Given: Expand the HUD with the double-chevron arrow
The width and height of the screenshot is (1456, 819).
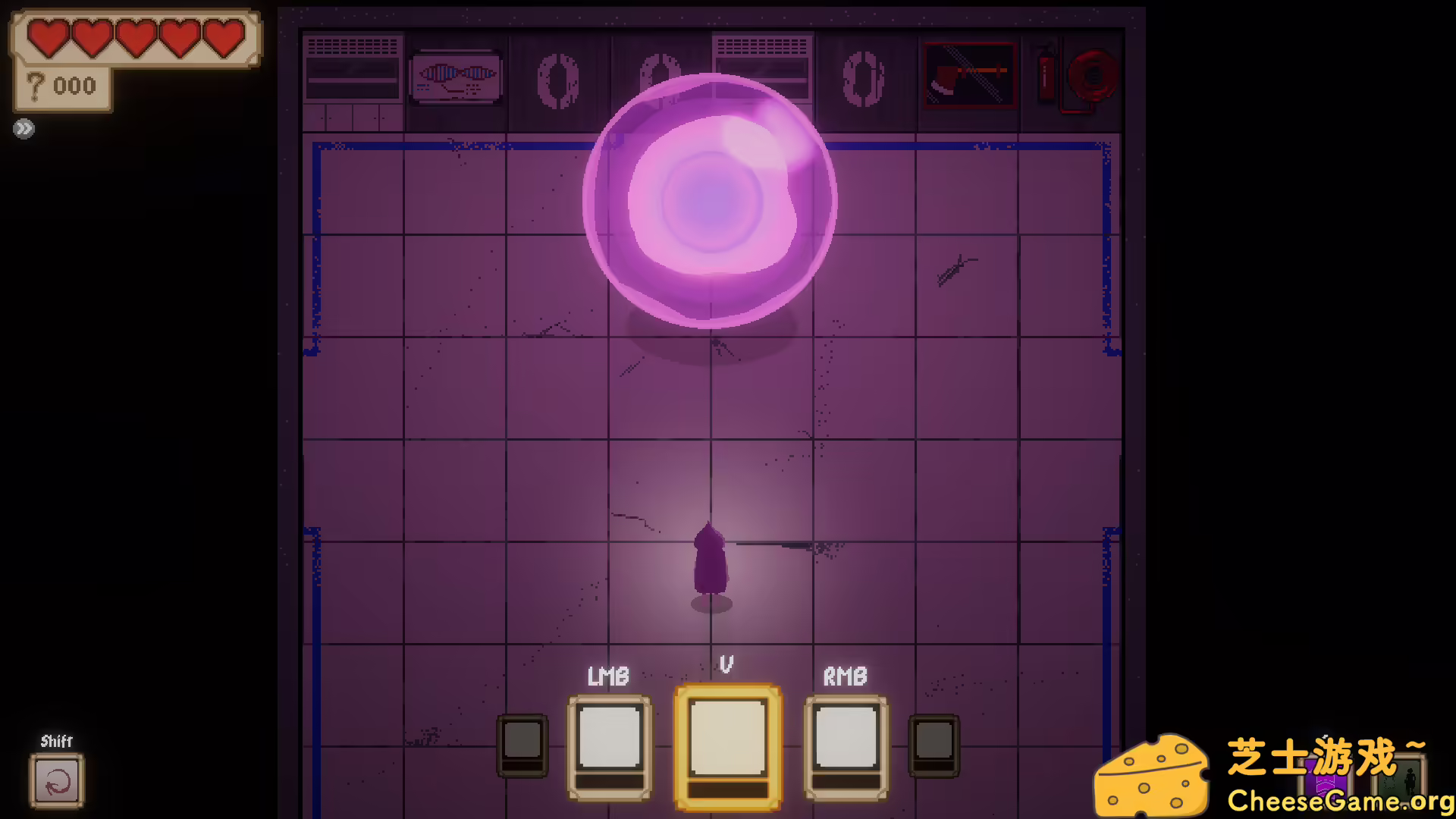Looking at the screenshot, I should point(24,127).
